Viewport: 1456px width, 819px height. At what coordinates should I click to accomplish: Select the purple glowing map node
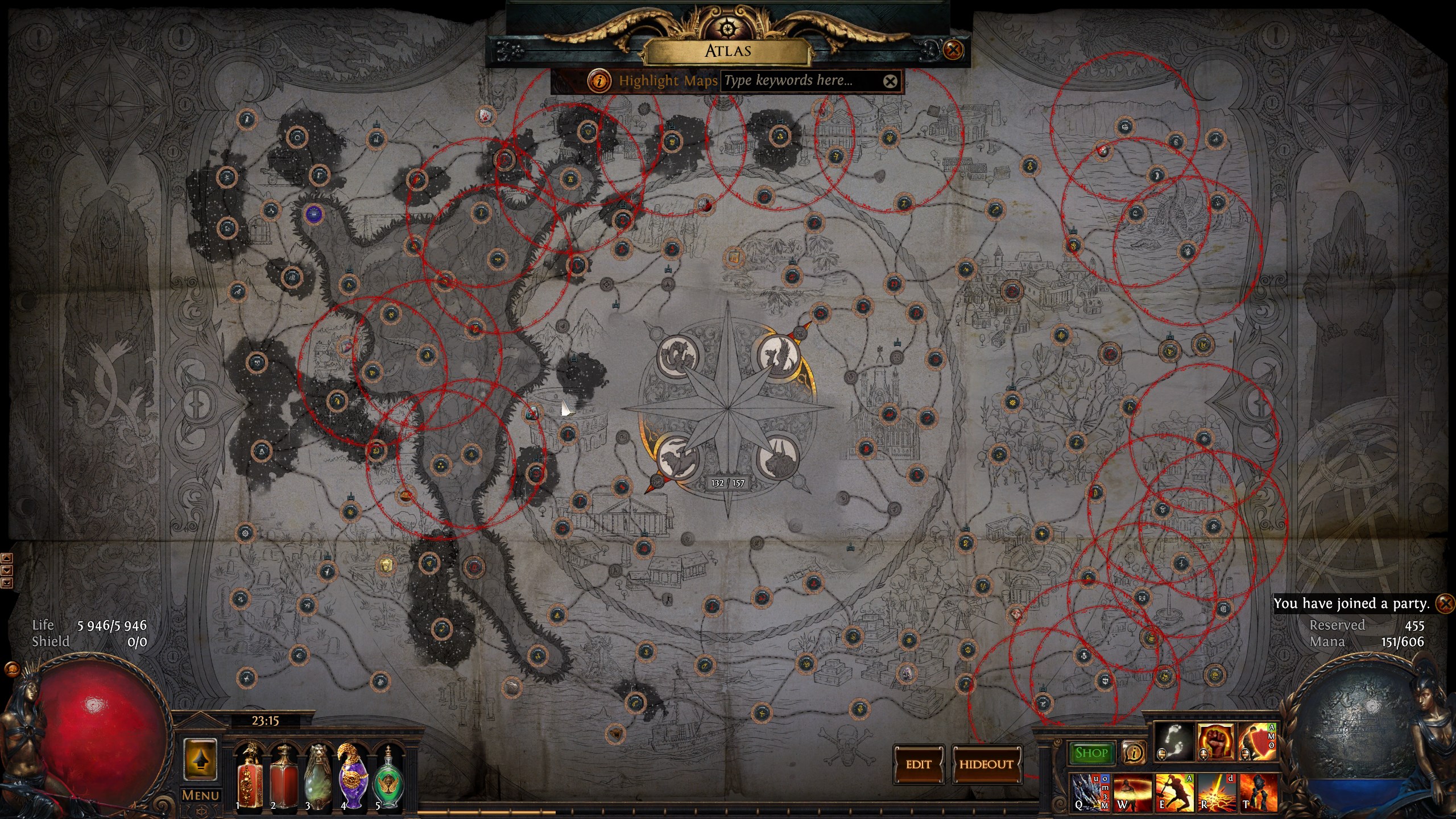(313, 214)
